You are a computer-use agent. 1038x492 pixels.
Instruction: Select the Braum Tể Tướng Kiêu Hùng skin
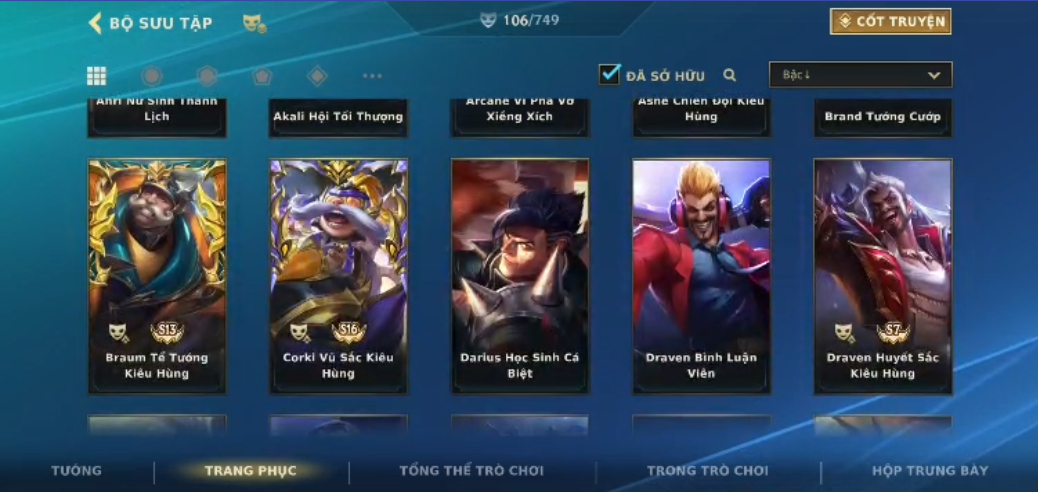click(157, 275)
